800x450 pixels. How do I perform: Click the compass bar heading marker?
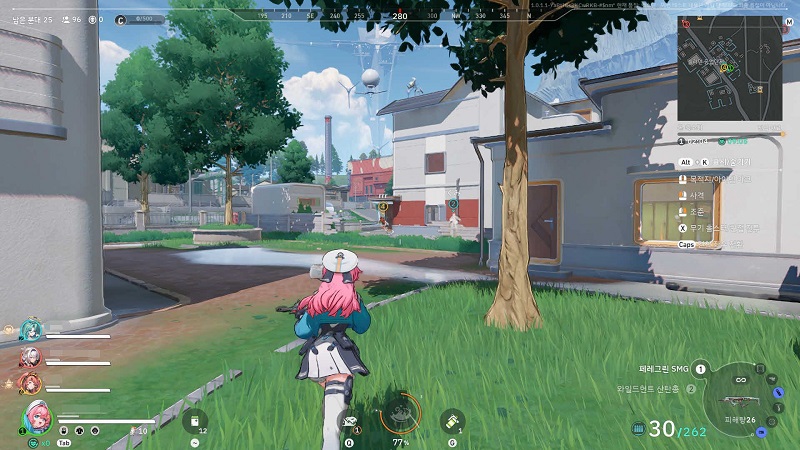pos(400,17)
